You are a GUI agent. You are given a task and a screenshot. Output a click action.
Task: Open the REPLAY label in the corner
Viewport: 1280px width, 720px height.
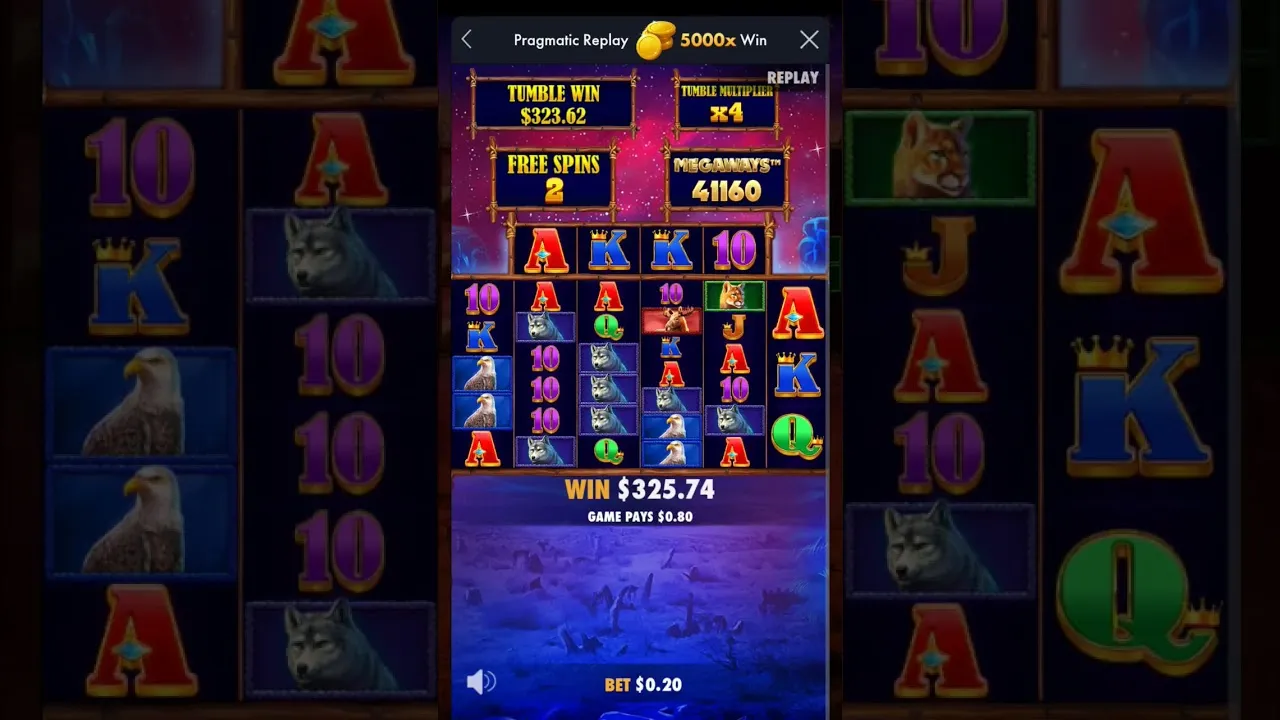[x=793, y=77]
